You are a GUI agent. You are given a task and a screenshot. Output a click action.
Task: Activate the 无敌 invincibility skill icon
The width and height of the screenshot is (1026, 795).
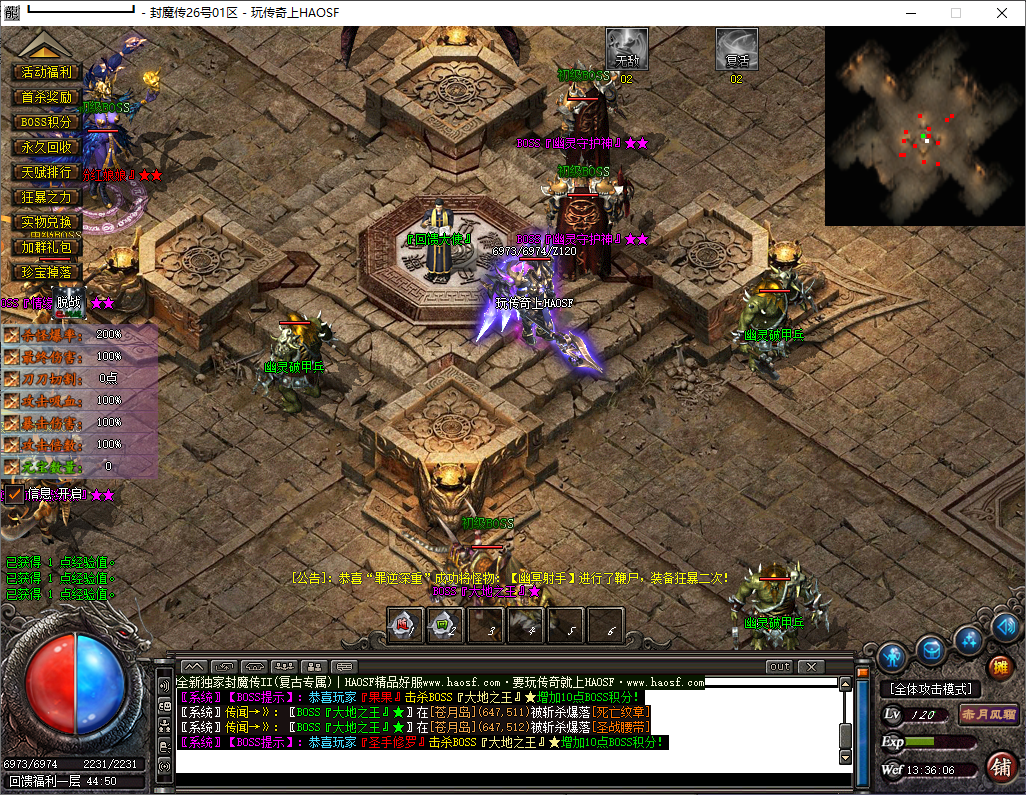pos(627,48)
